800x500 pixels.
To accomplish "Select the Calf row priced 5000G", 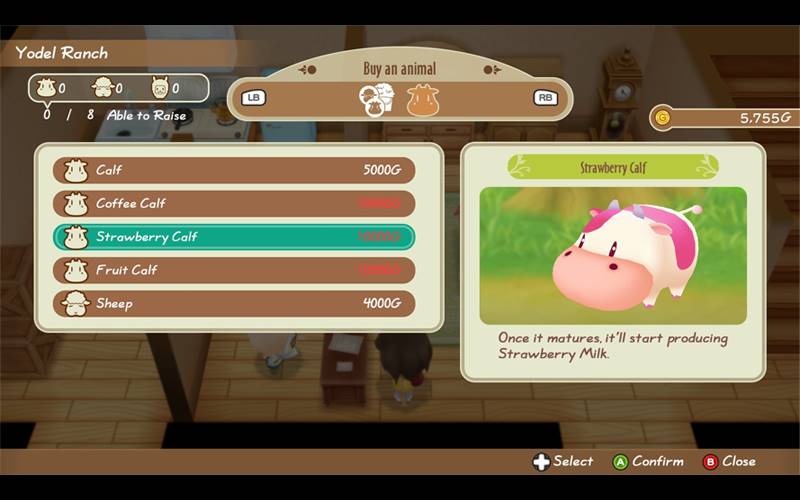I will [234, 171].
